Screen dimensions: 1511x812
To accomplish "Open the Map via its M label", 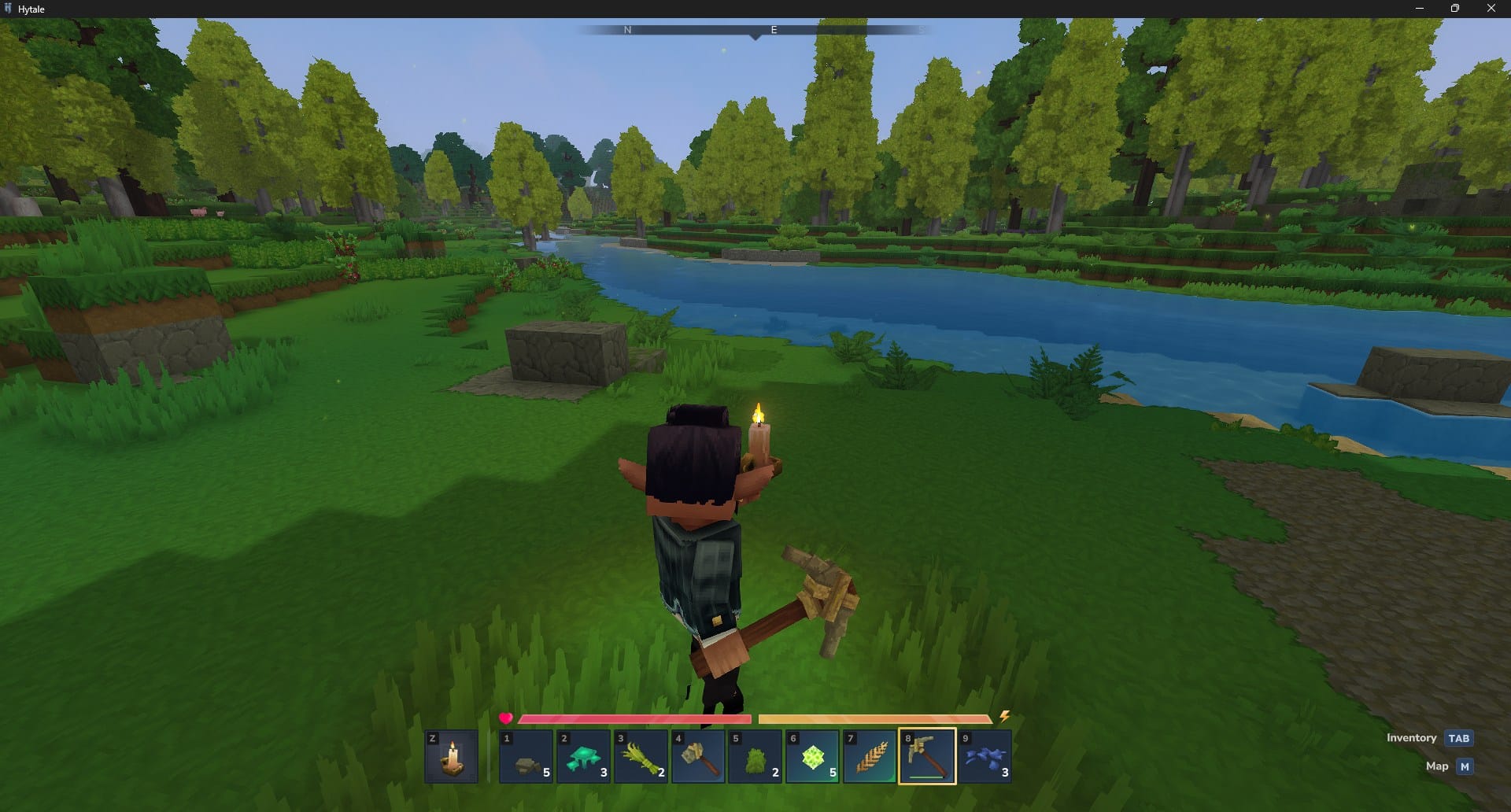I will 1437,766.
